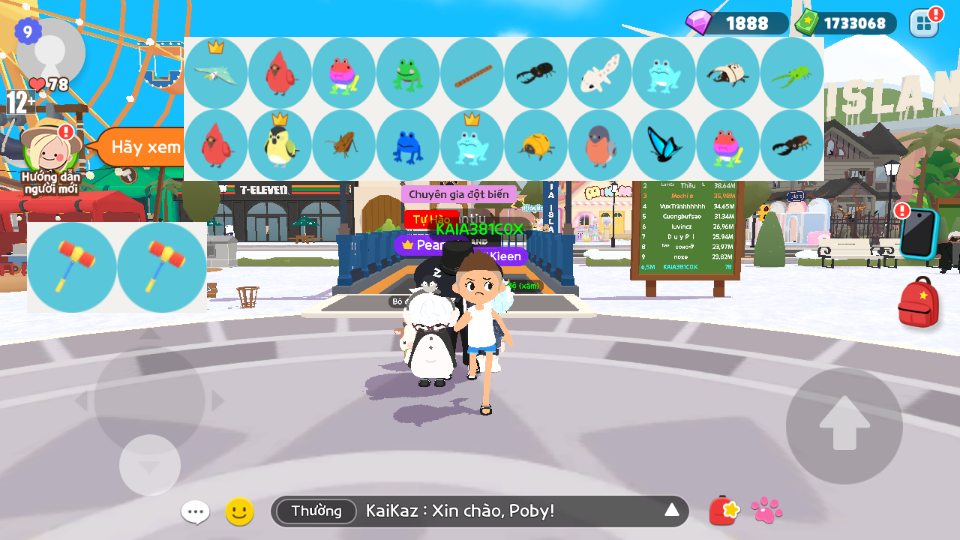The width and height of the screenshot is (960, 540).
Task: Select the dark blue frog slot
Action: tap(408, 145)
